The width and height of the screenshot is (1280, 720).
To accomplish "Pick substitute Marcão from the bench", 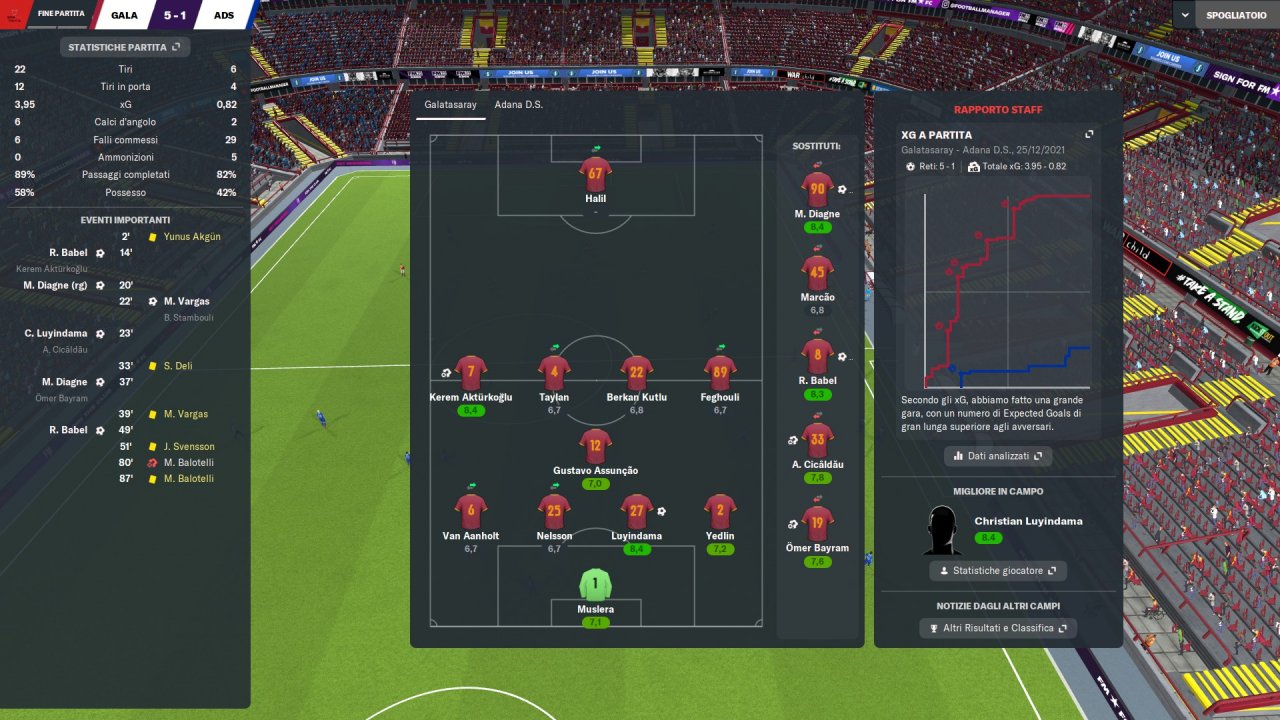I will [817, 273].
